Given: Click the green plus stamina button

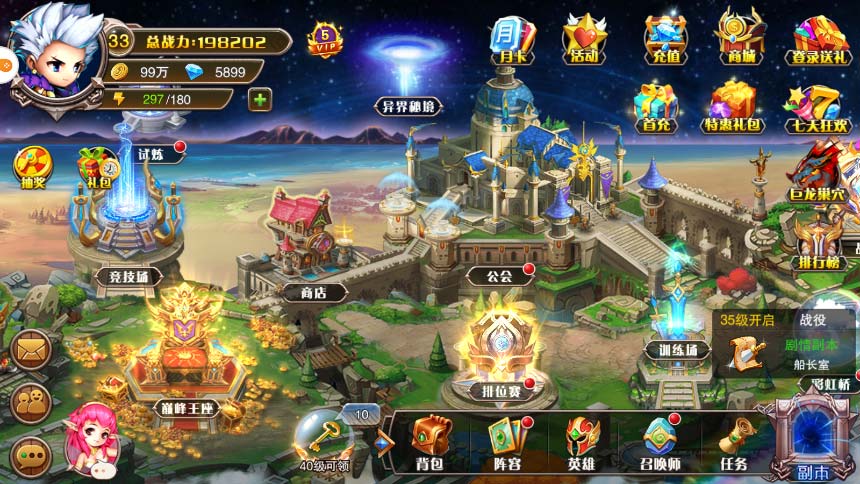Looking at the screenshot, I should pyautogui.click(x=260, y=99).
